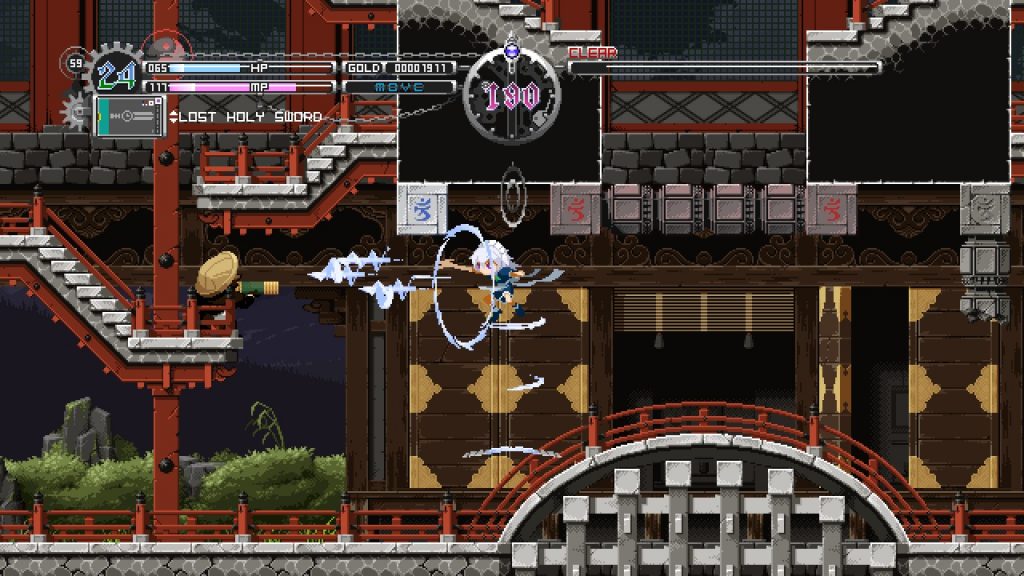
Task: Toggle the MOVE time mode indicator
Action: click(x=400, y=87)
